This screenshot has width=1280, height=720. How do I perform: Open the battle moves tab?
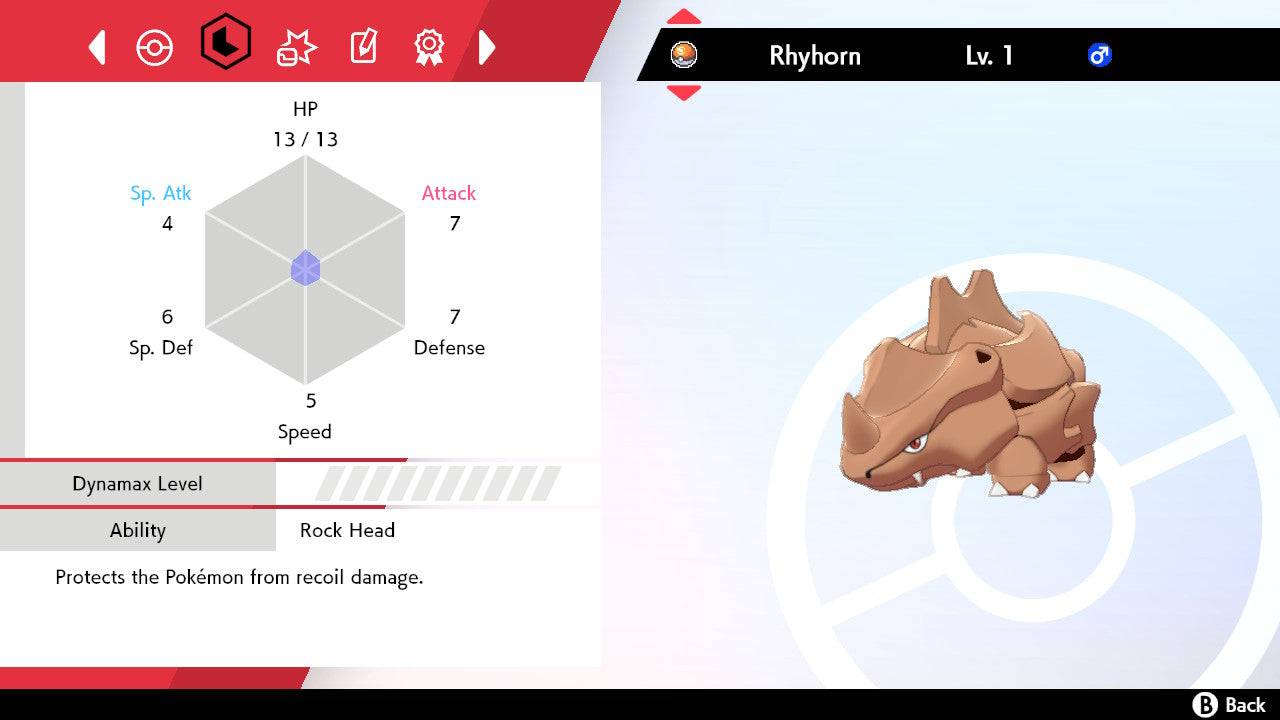tap(296, 47)
